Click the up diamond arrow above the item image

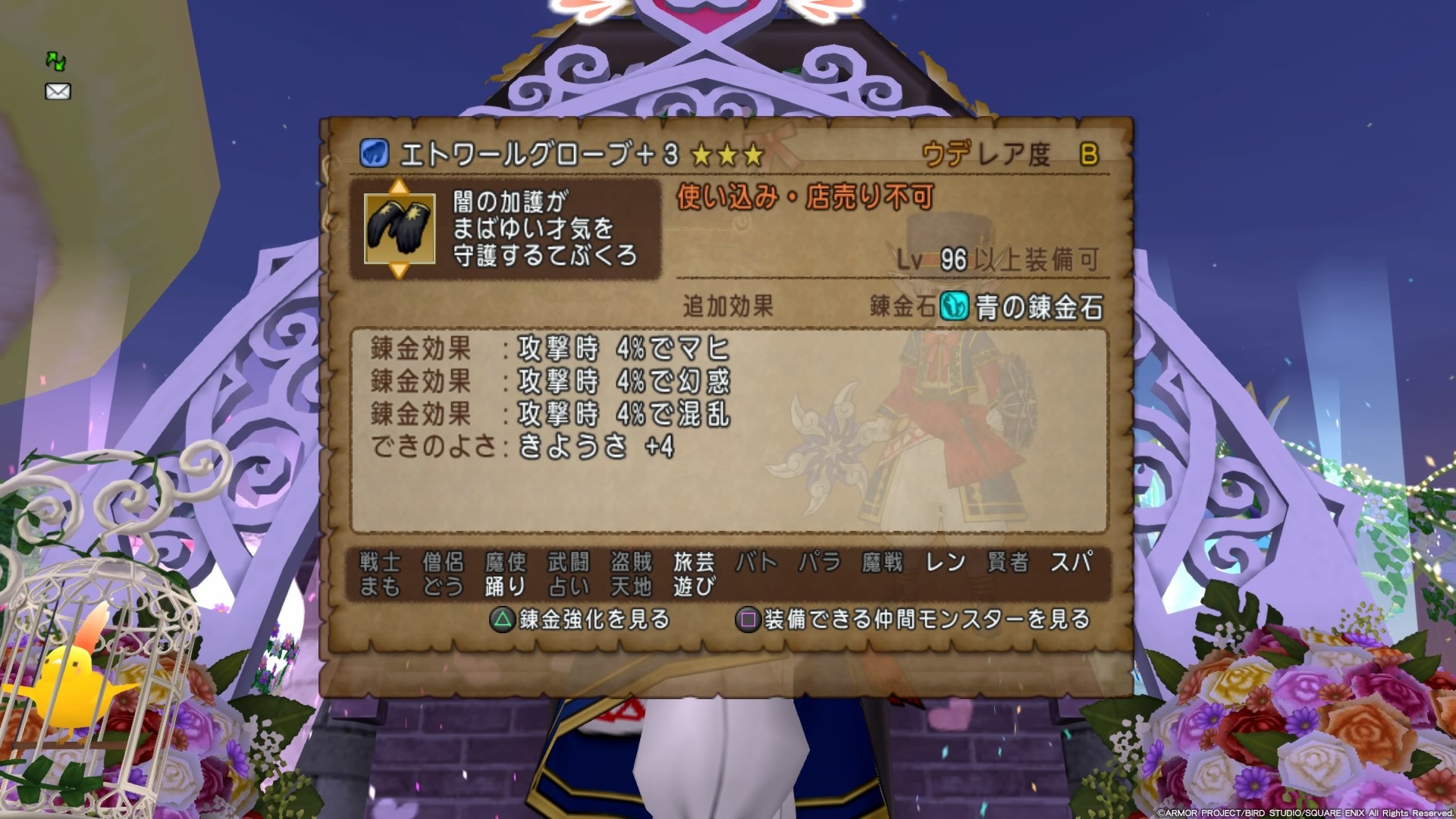pos(397,186)
